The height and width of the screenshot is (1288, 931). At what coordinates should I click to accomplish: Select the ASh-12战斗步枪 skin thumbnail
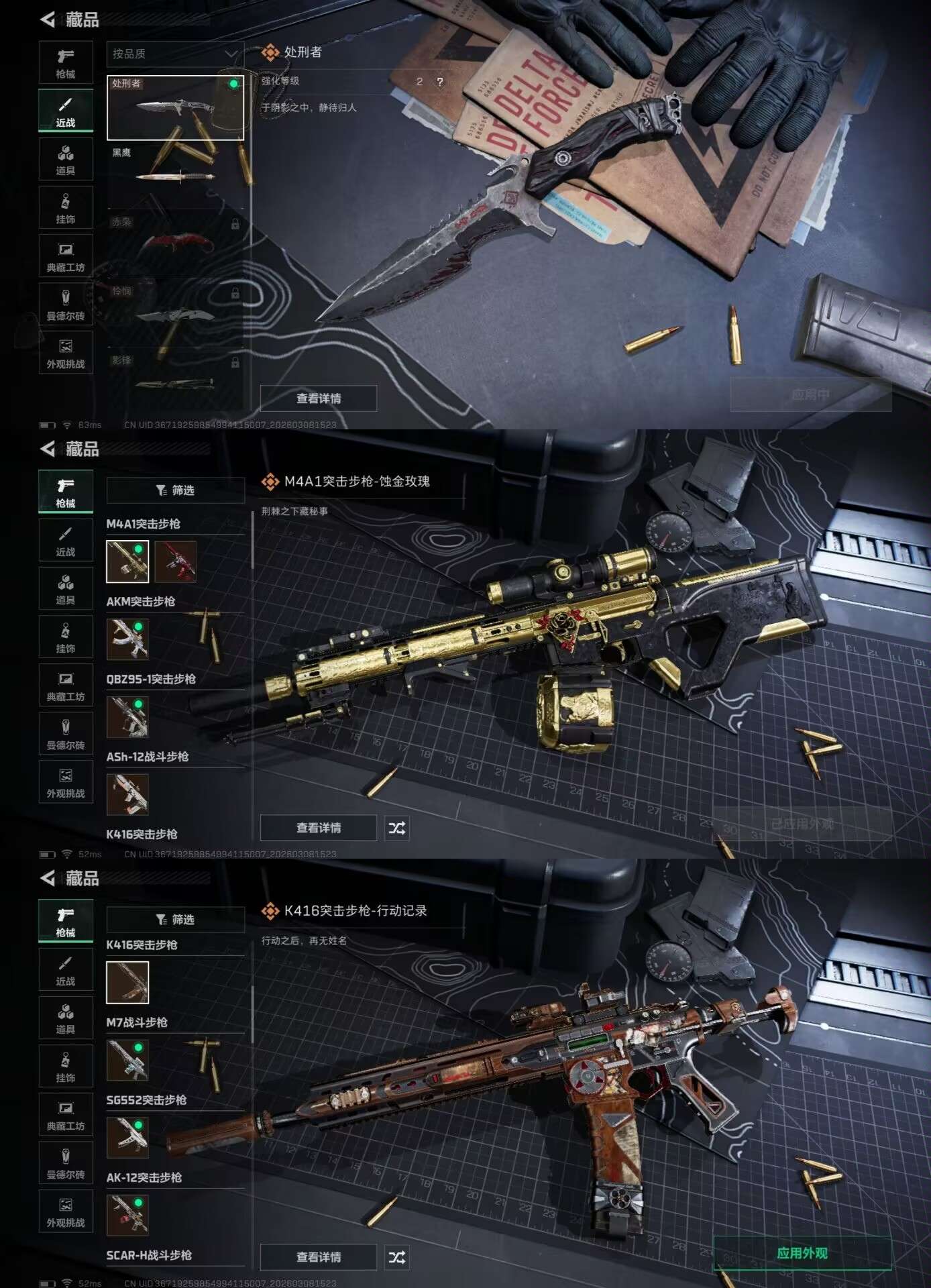(127, 794)
